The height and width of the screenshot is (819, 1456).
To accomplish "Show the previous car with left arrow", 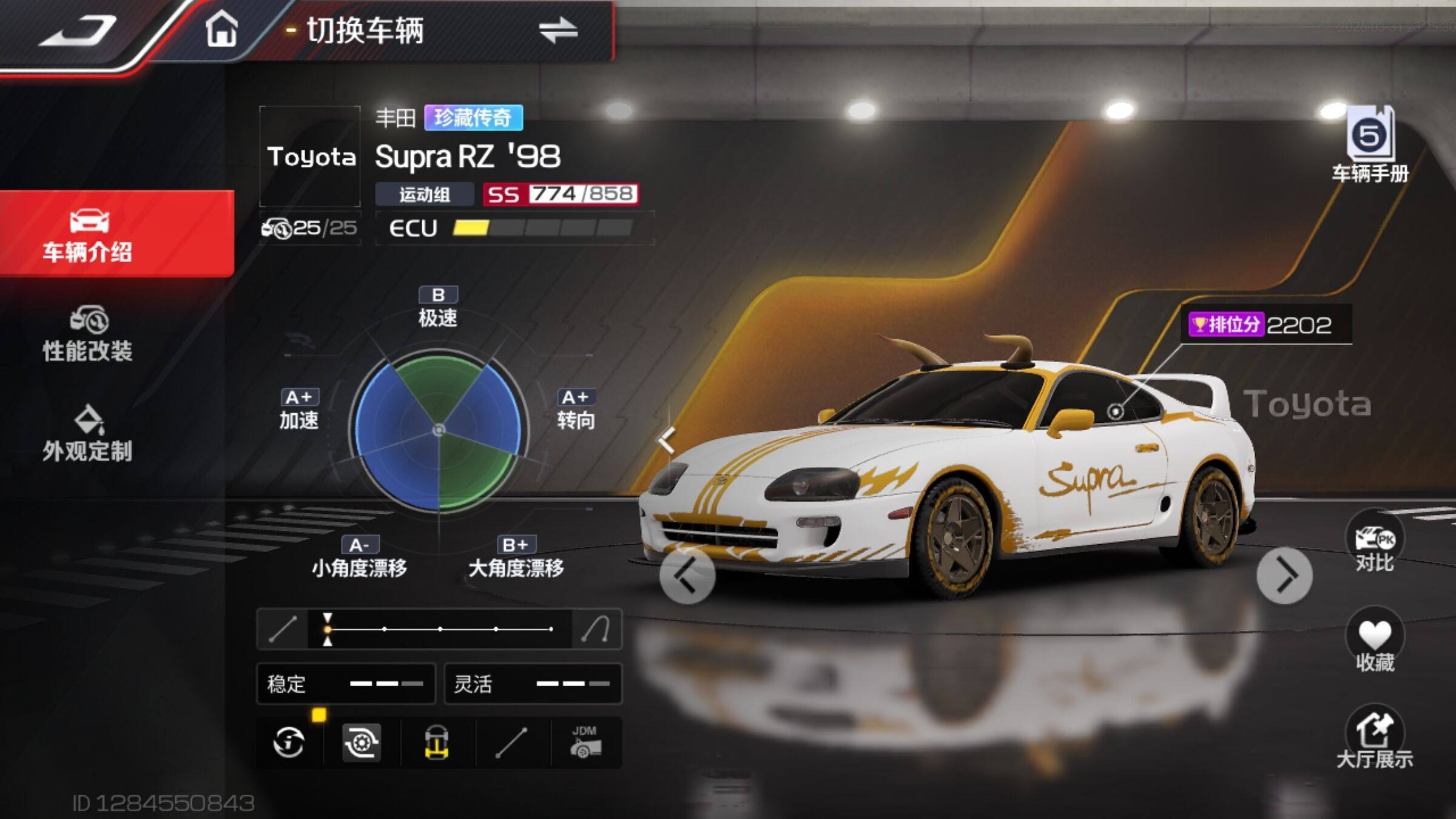I will (x=687, y=575).
